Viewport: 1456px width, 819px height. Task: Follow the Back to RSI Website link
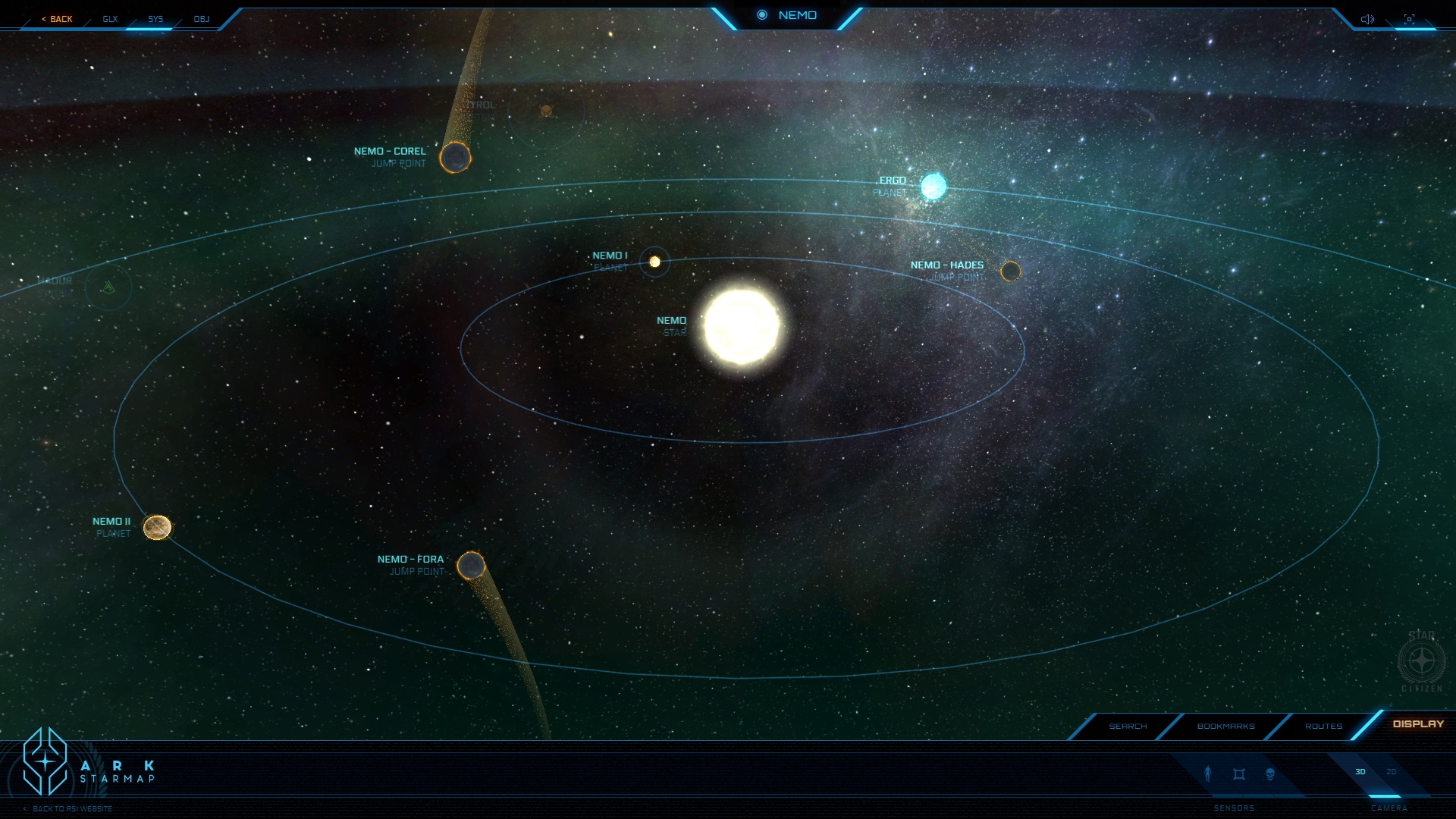coord(72,808)
